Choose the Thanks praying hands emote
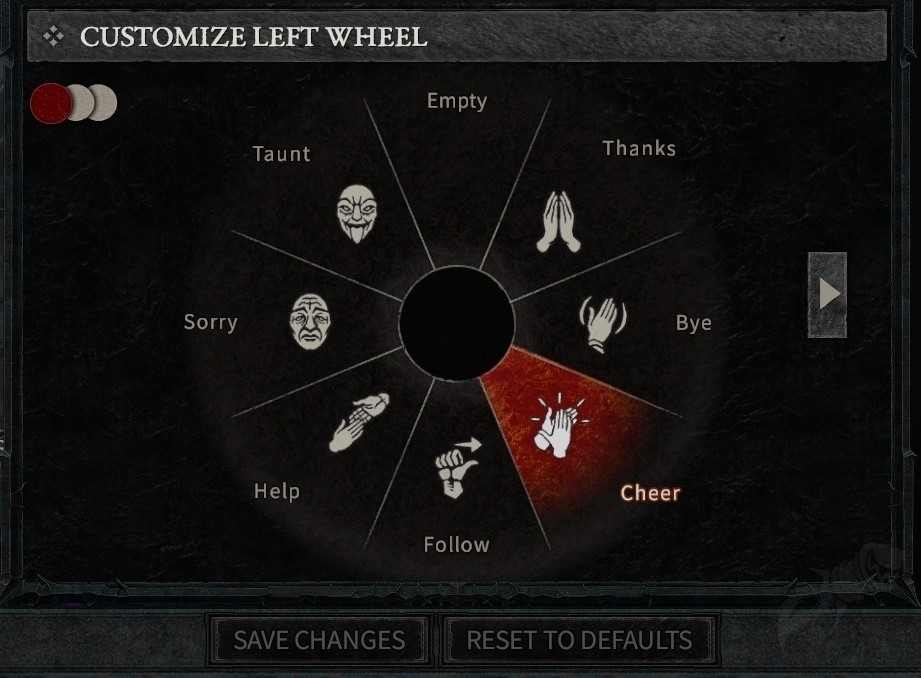 (x=559, y=221)
